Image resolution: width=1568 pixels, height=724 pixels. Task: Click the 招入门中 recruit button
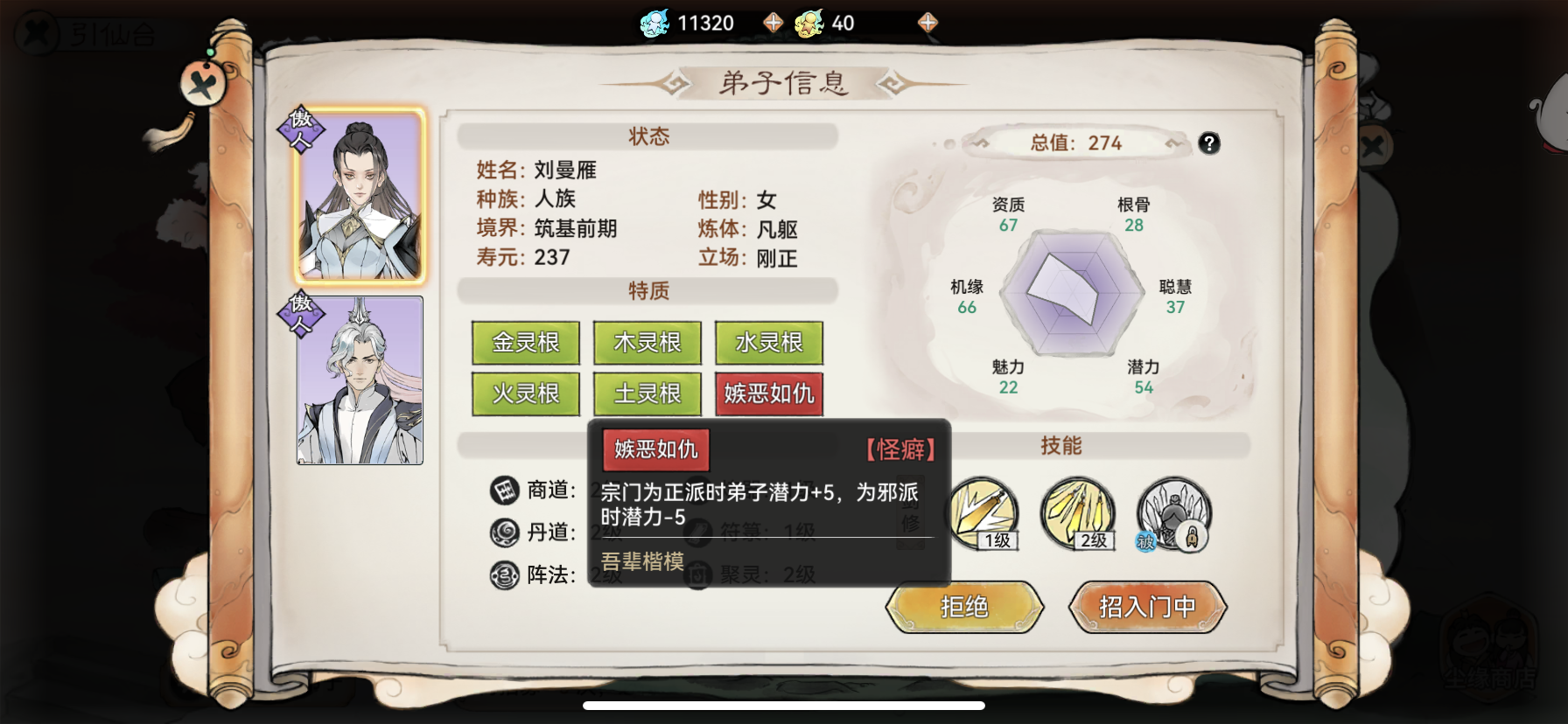coord(1146,607)
